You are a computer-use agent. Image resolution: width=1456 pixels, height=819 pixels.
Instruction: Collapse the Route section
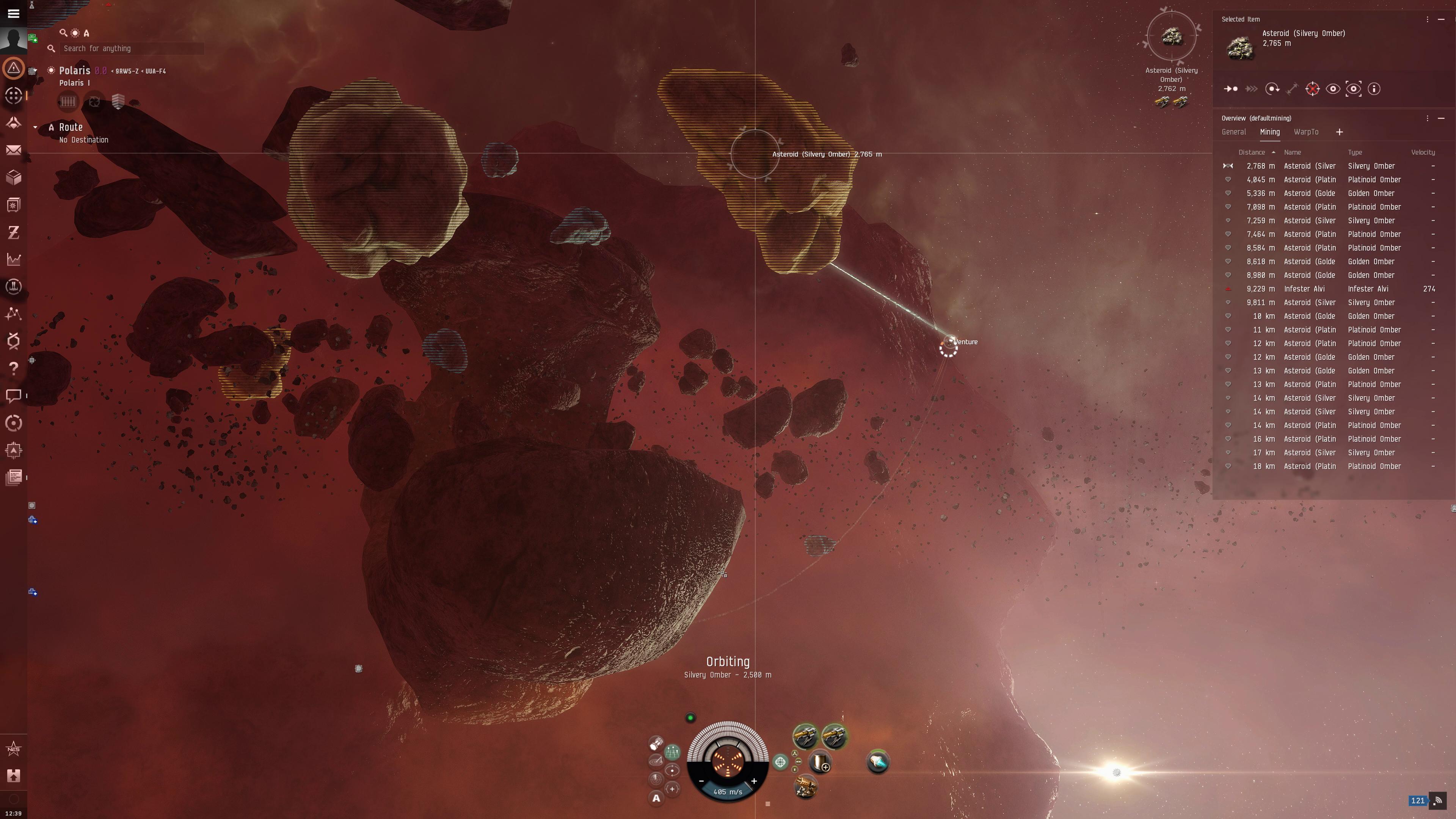[36, 127]
